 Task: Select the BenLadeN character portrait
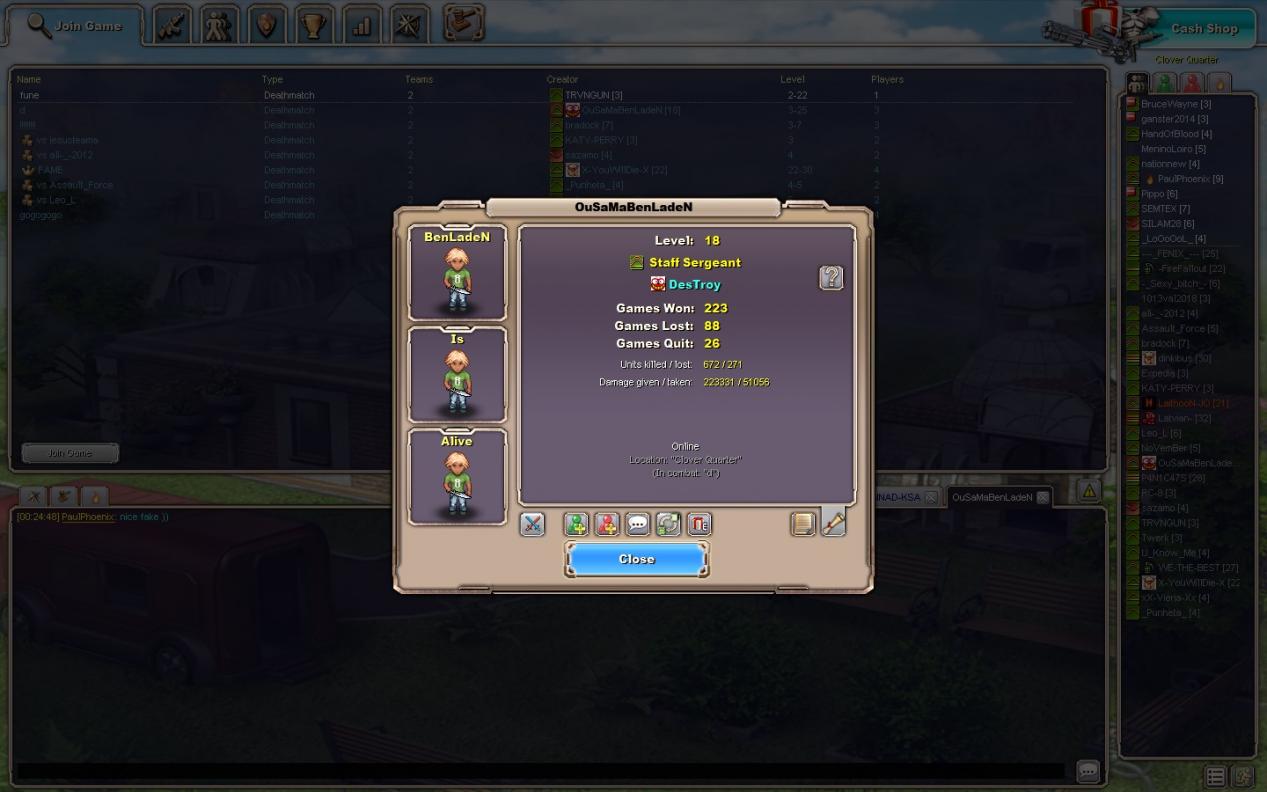click(x=457, y=272)
